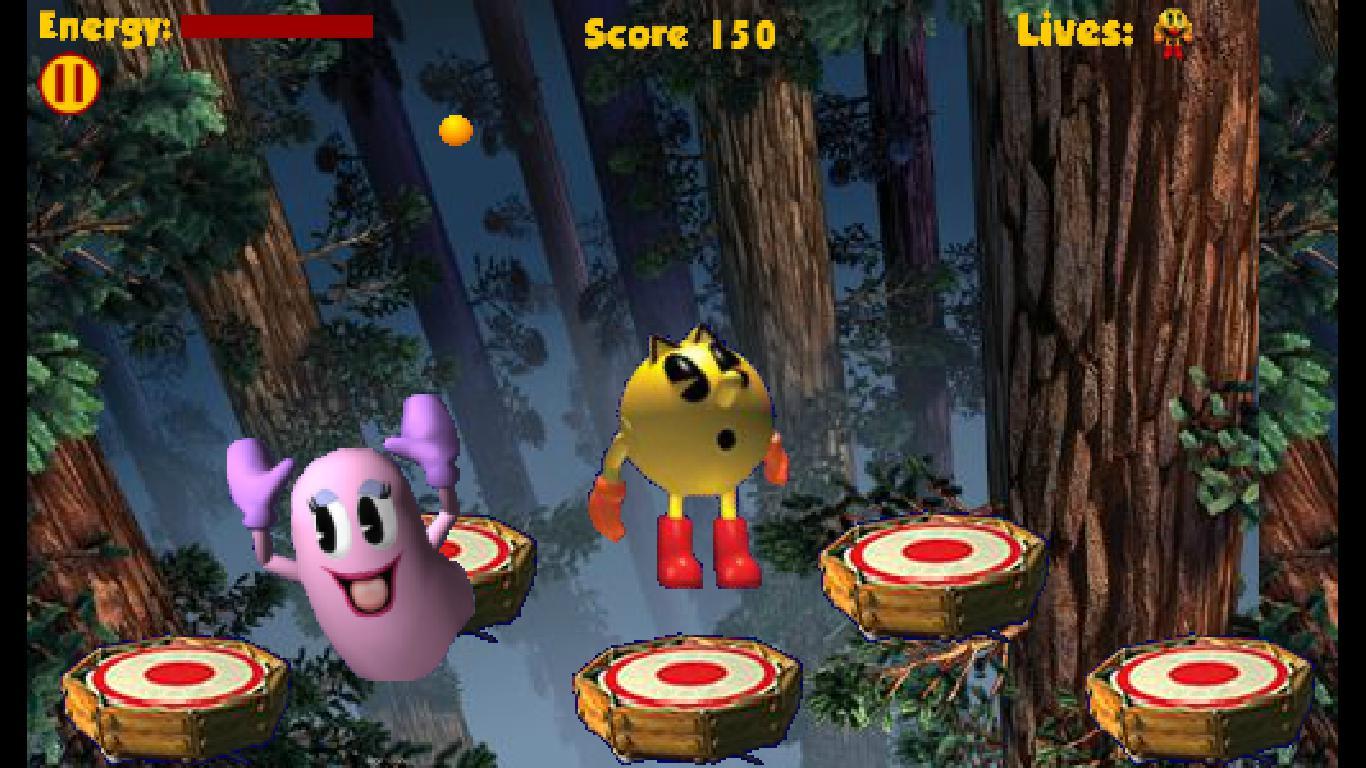Click the Lives Pac-Man icon
Image resolution: width=1366 pixels, height=768 pixels.
pyautogui.click(x=1172, y=32)
